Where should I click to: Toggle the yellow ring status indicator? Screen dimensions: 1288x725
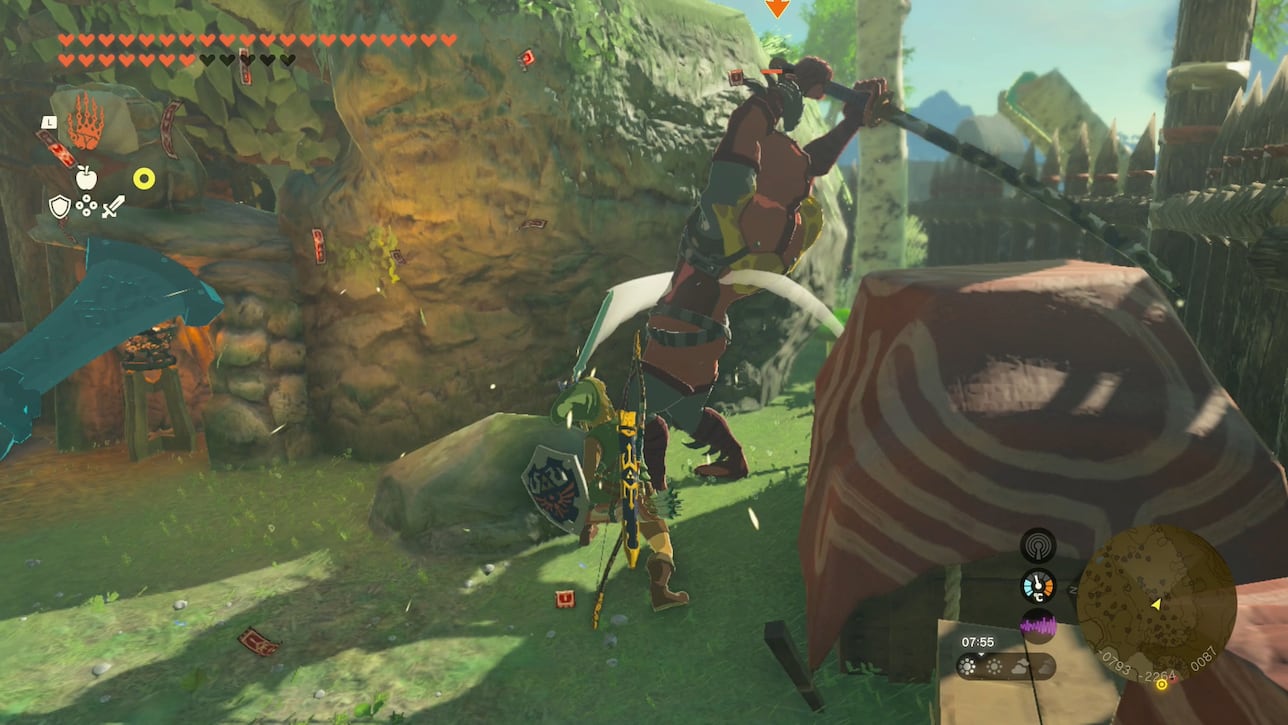(x=143, y=177)
